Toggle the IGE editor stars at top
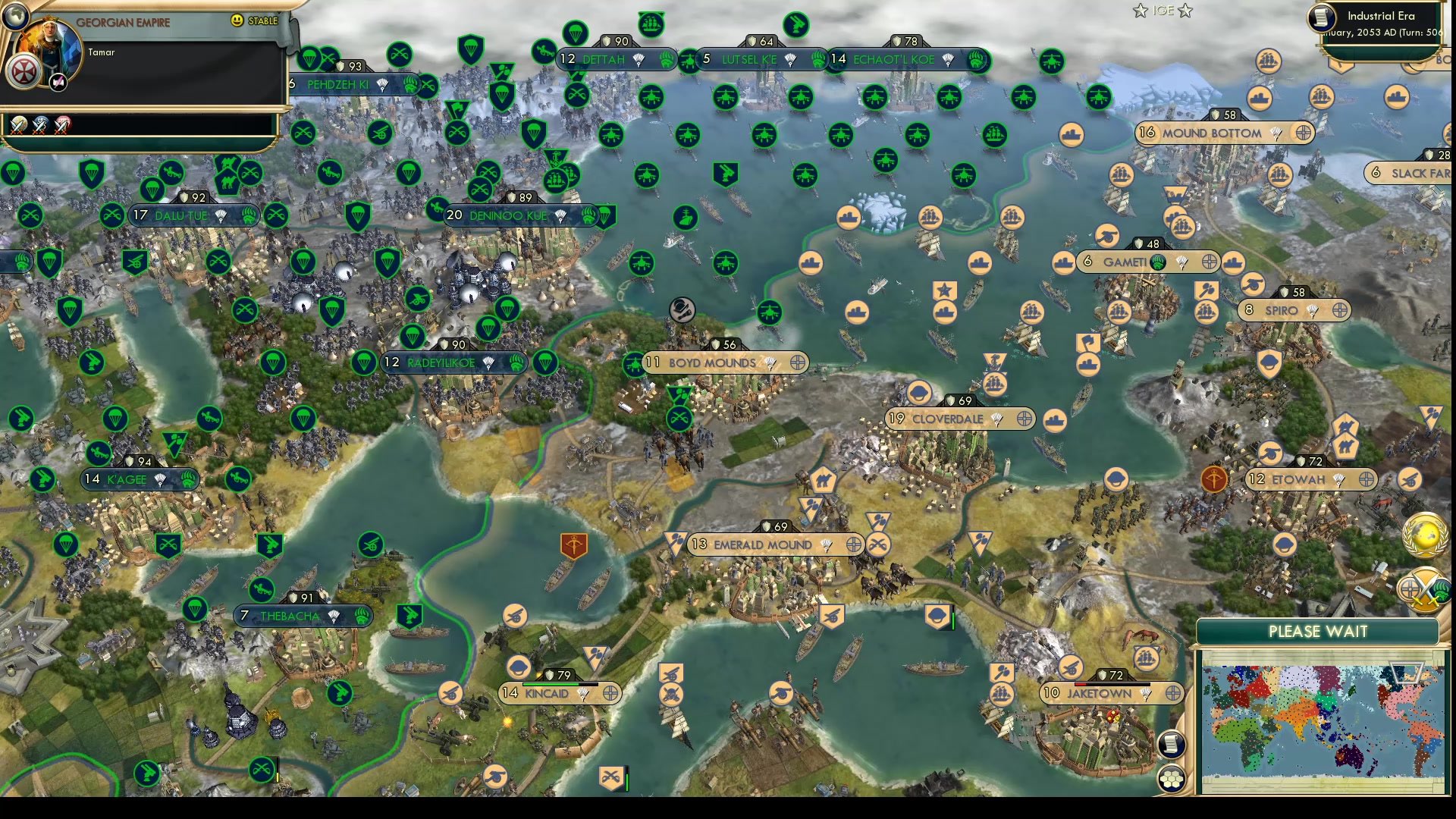This screenshot has height=819, width=1456. [1160, 11]
